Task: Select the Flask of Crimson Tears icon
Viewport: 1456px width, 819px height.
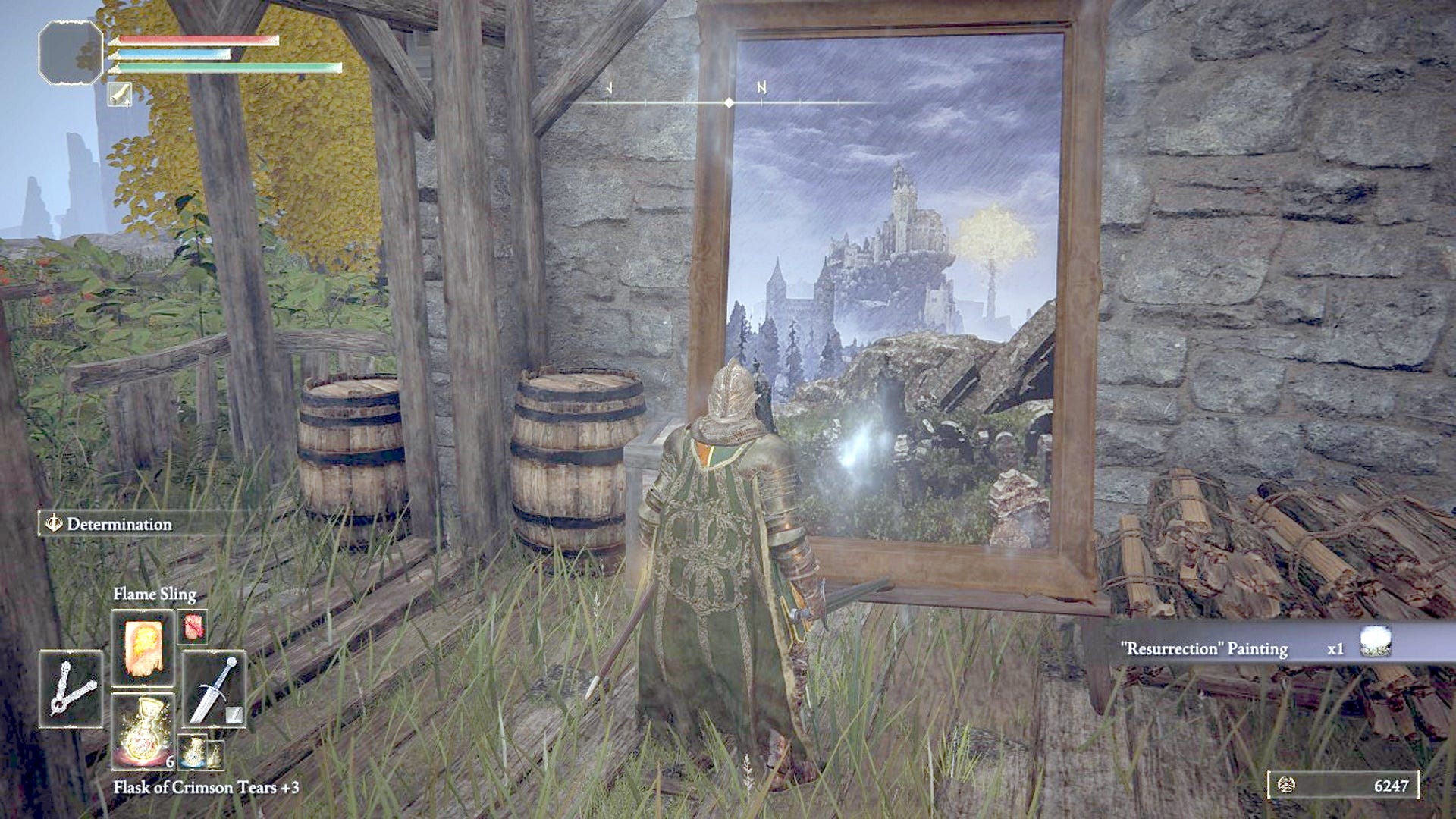Action: point(144,728)
